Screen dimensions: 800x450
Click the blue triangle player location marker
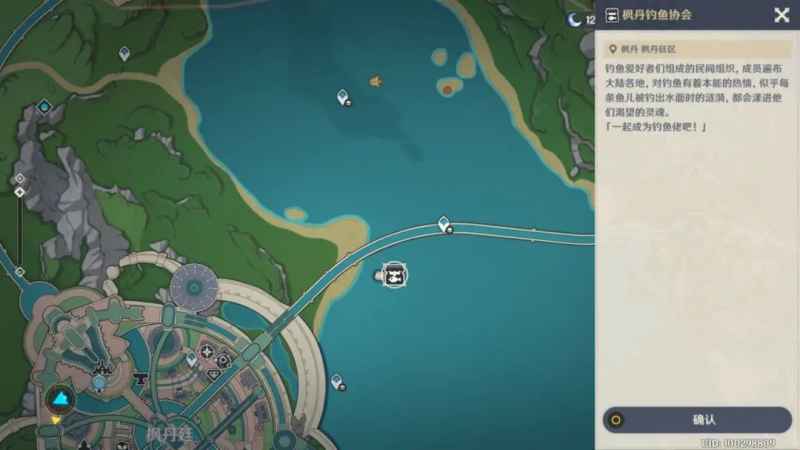tap(59, 400)
